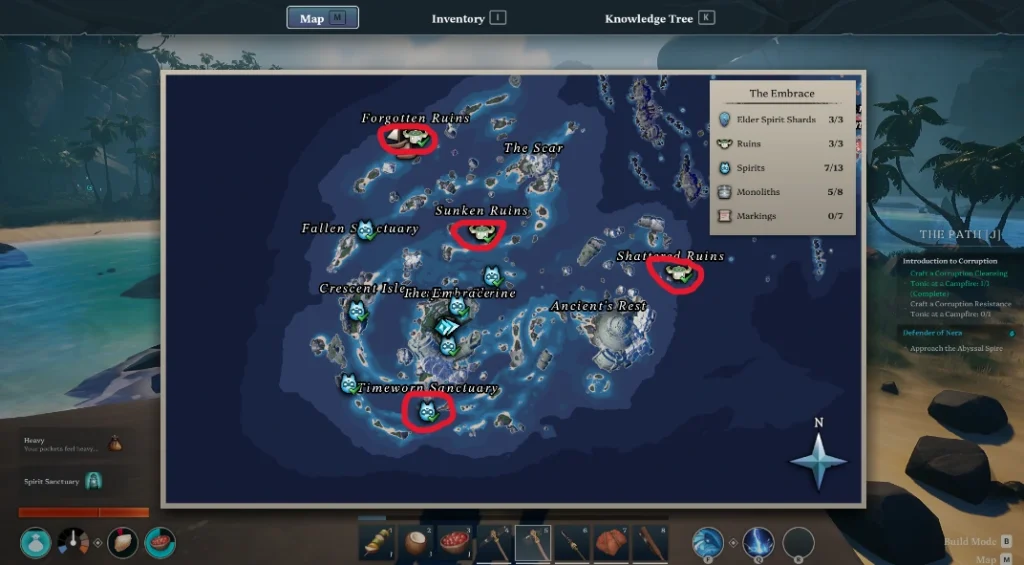The image size is (1024, 565).
Task: Select the Markings legend row
Action: pos(782,216)
